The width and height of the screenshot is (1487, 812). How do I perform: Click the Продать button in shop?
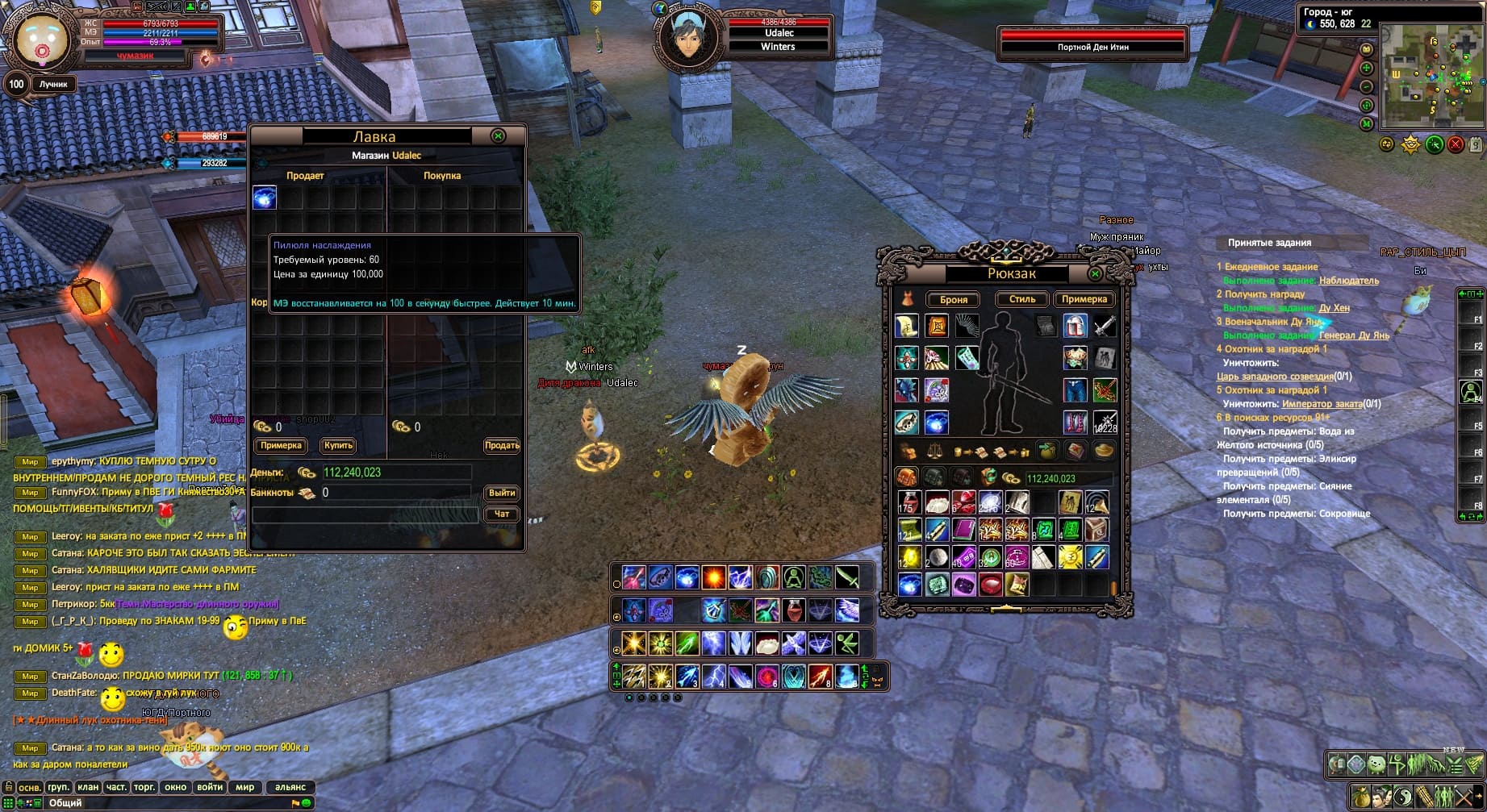coord(501,445)
